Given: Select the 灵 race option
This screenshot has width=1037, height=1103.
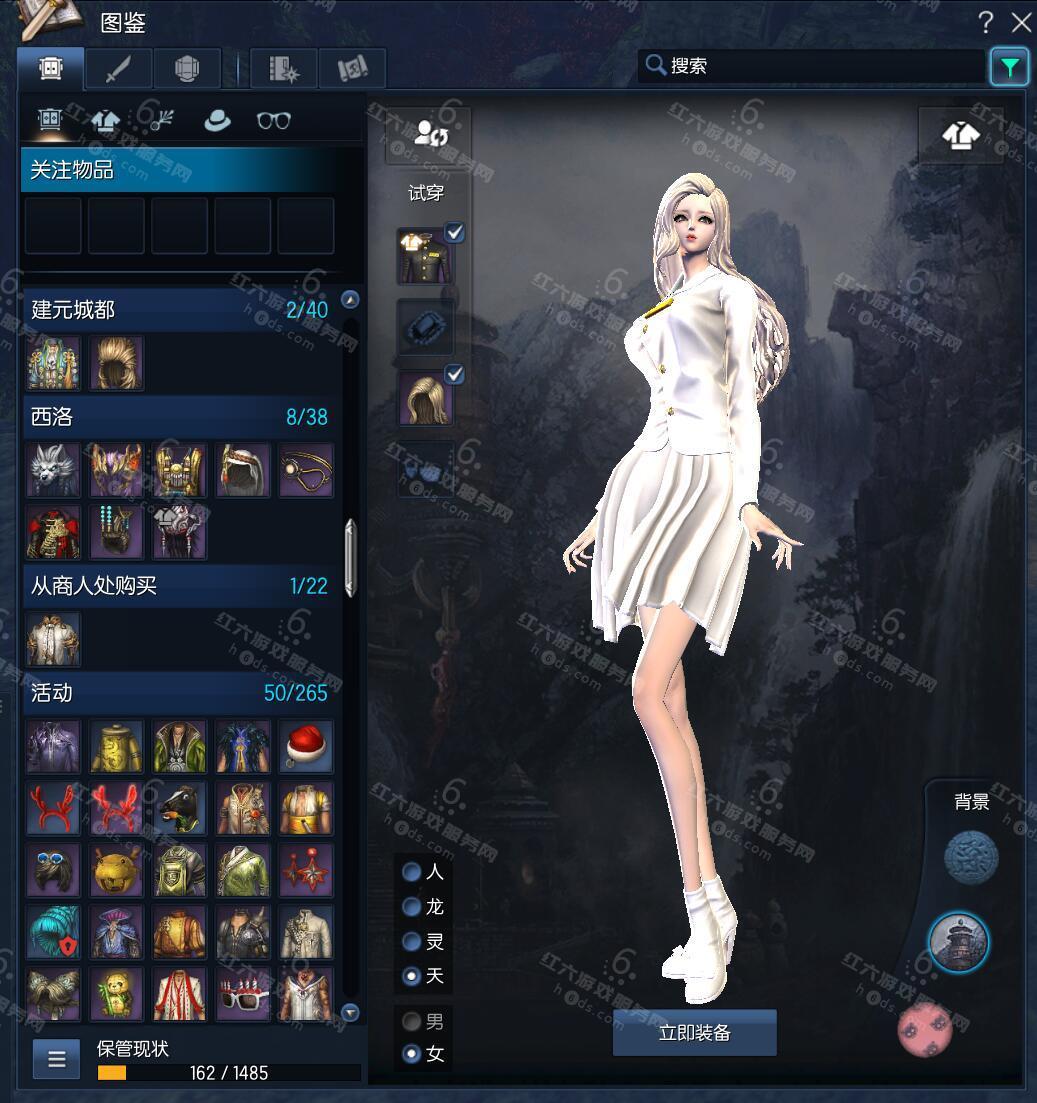Looking at the screenshot, I should click(x=411, y=941).
